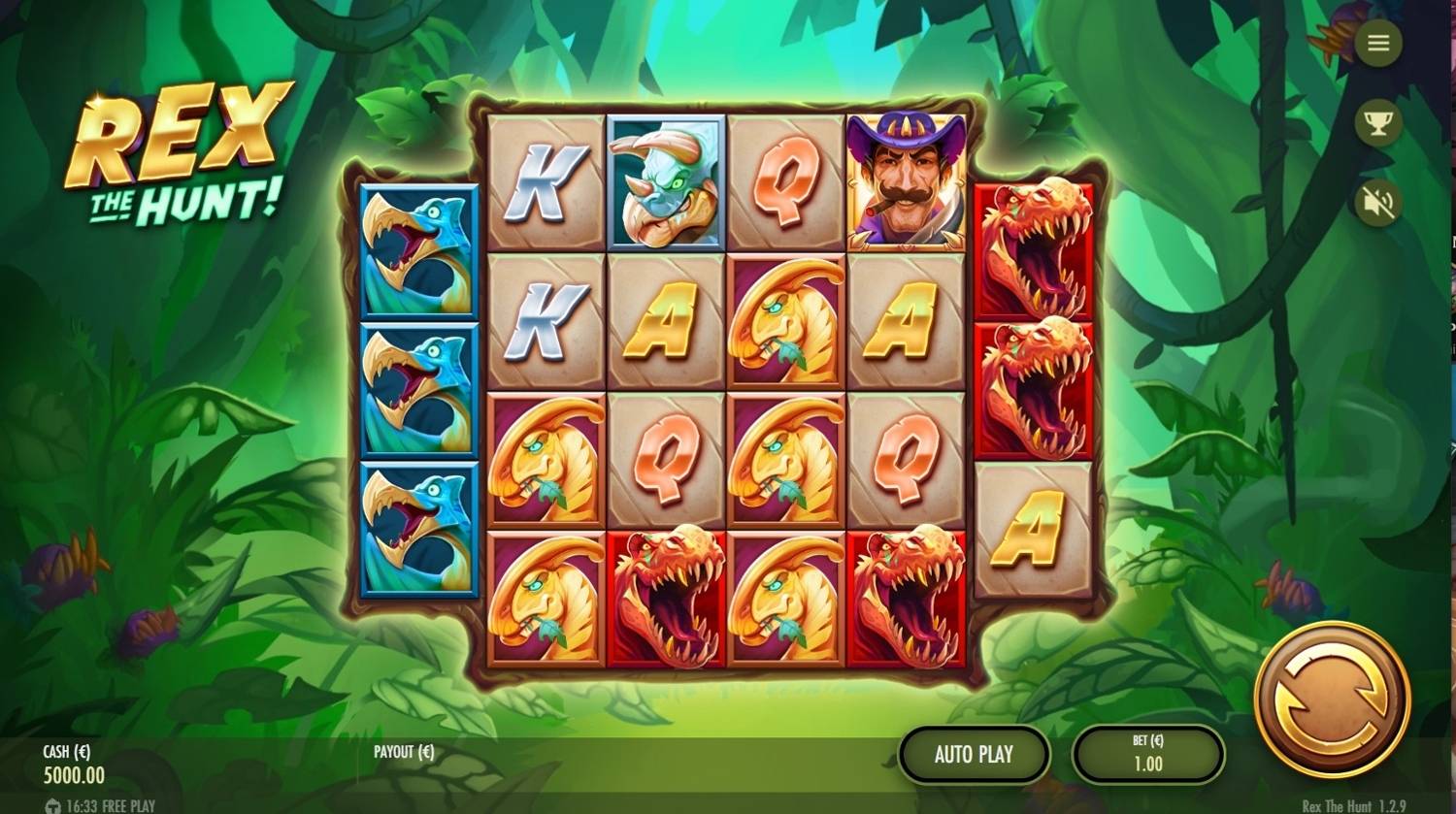
Task: Start Auto Play mode
Action: click(x=974, y=754)
